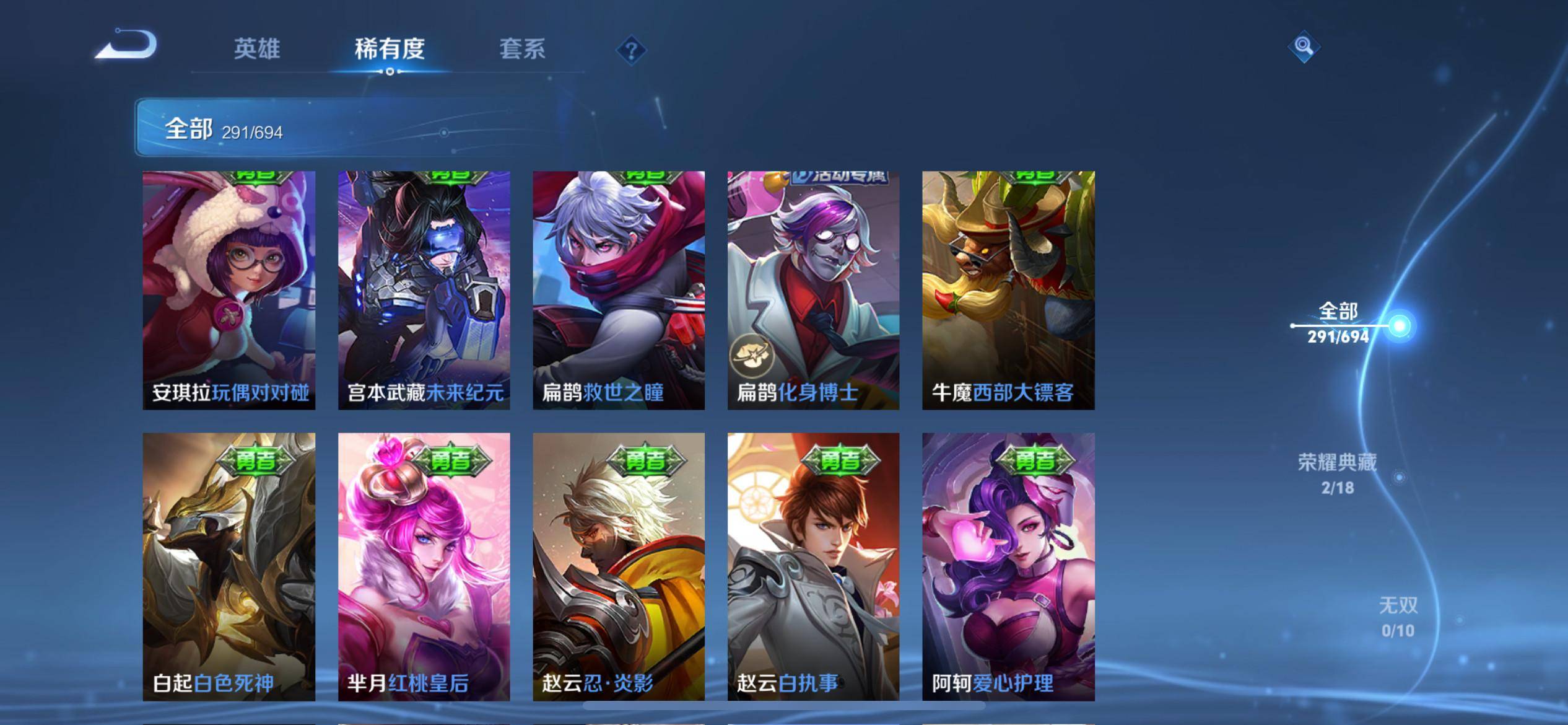Go back with the return arrow
This screenshot has width=1568, height=725.
127,45
